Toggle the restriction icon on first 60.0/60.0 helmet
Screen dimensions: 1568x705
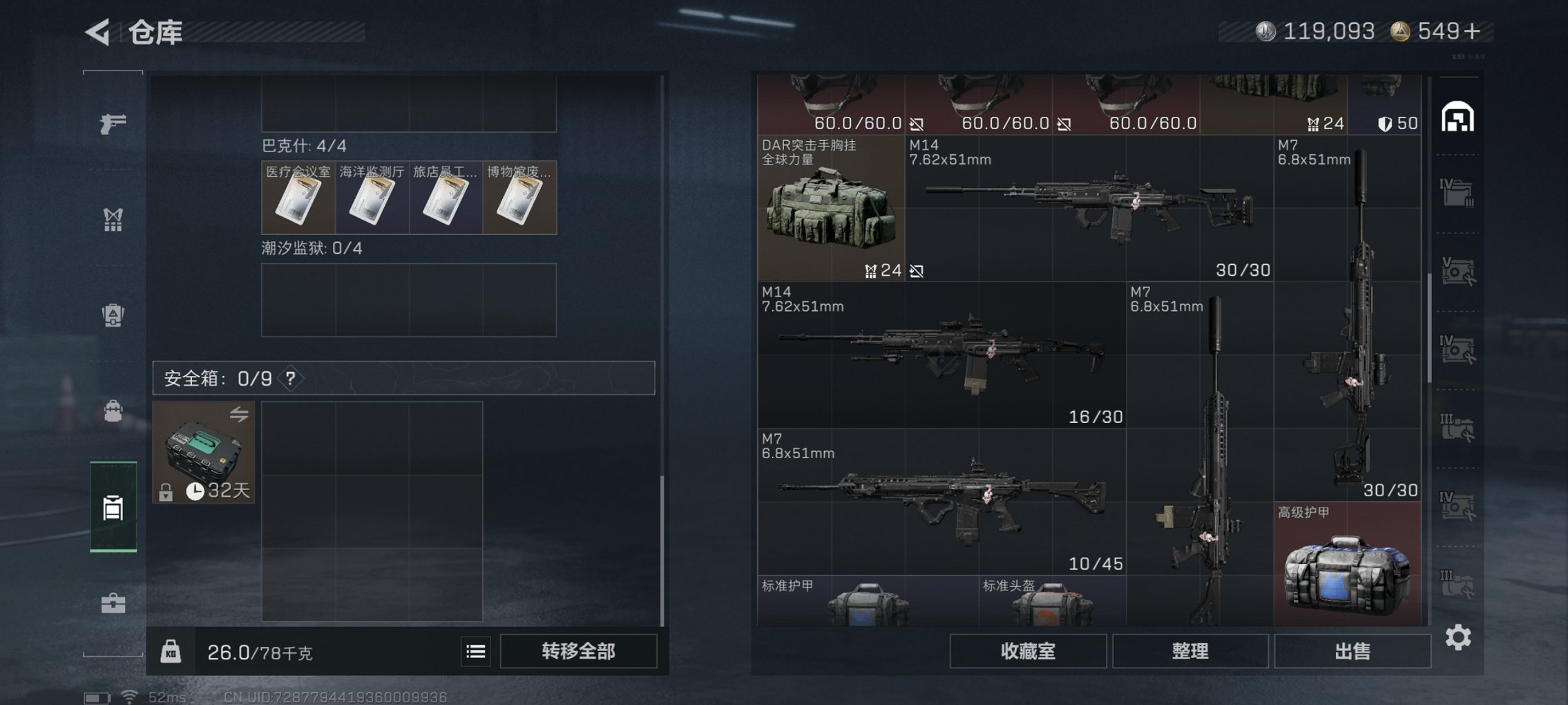click(917, 124)
